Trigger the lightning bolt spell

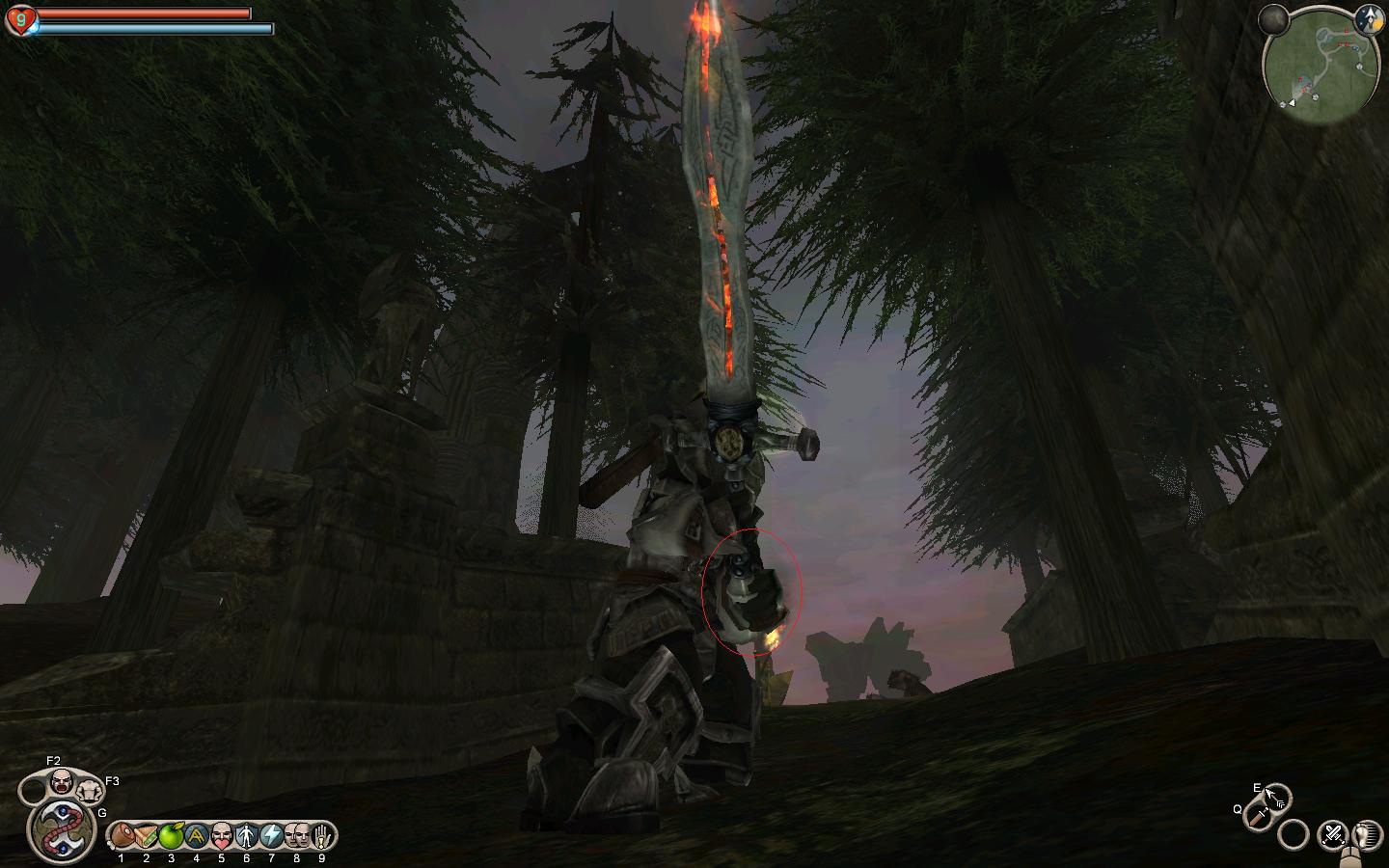[x=272, y=835]
